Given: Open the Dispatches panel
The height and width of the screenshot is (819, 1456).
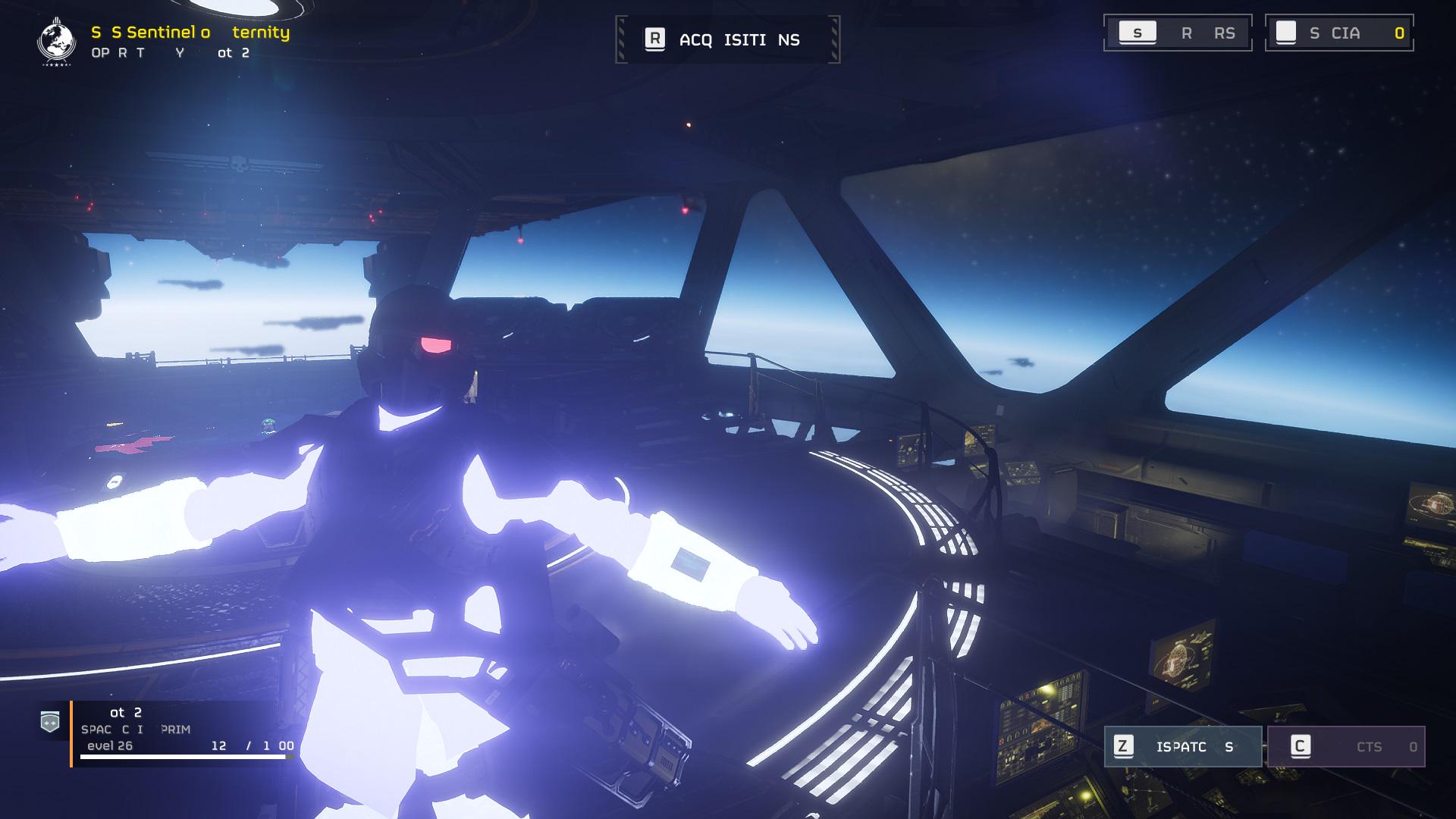Looking at the screenshot, I should (x=1182, y=747).
